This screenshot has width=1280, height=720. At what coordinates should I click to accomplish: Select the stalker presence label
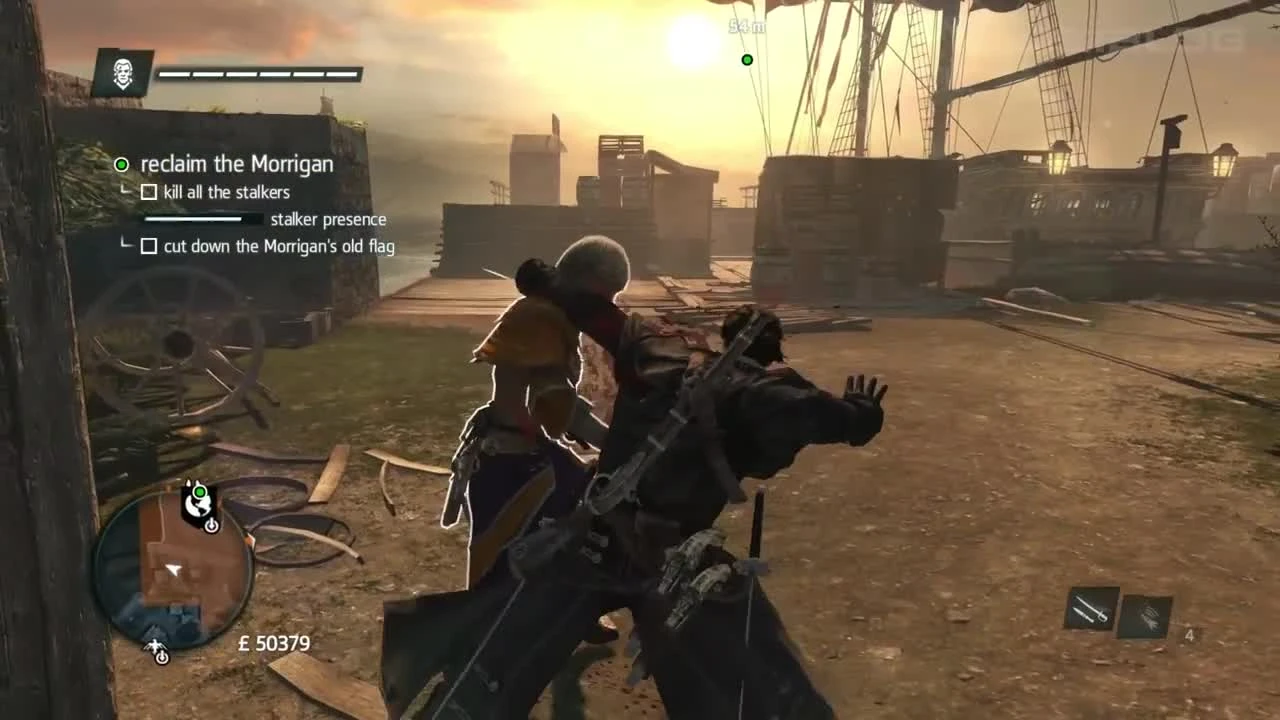(x=328, y=219)
